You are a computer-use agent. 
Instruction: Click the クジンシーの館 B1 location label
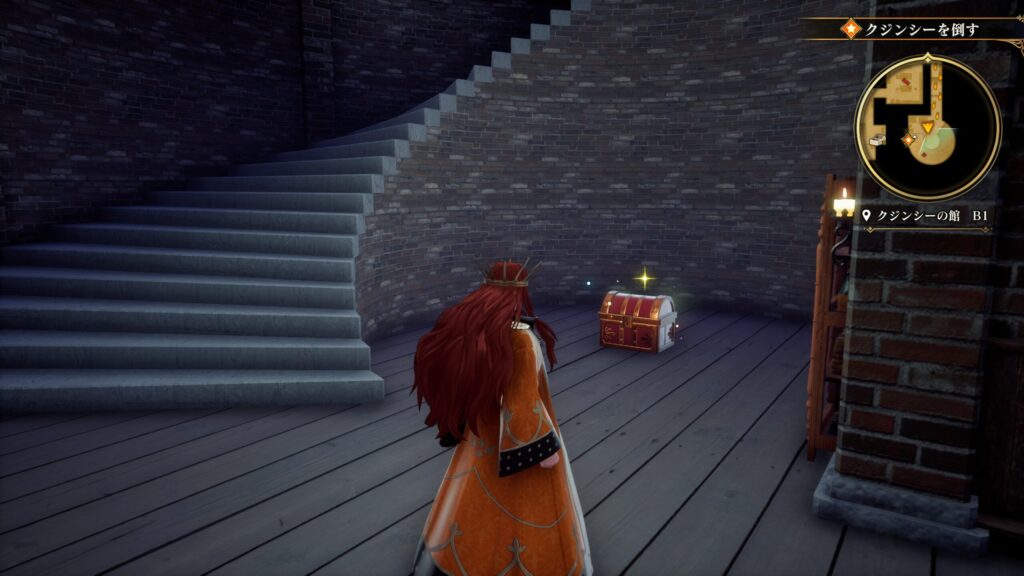click(x=919, y=215)
